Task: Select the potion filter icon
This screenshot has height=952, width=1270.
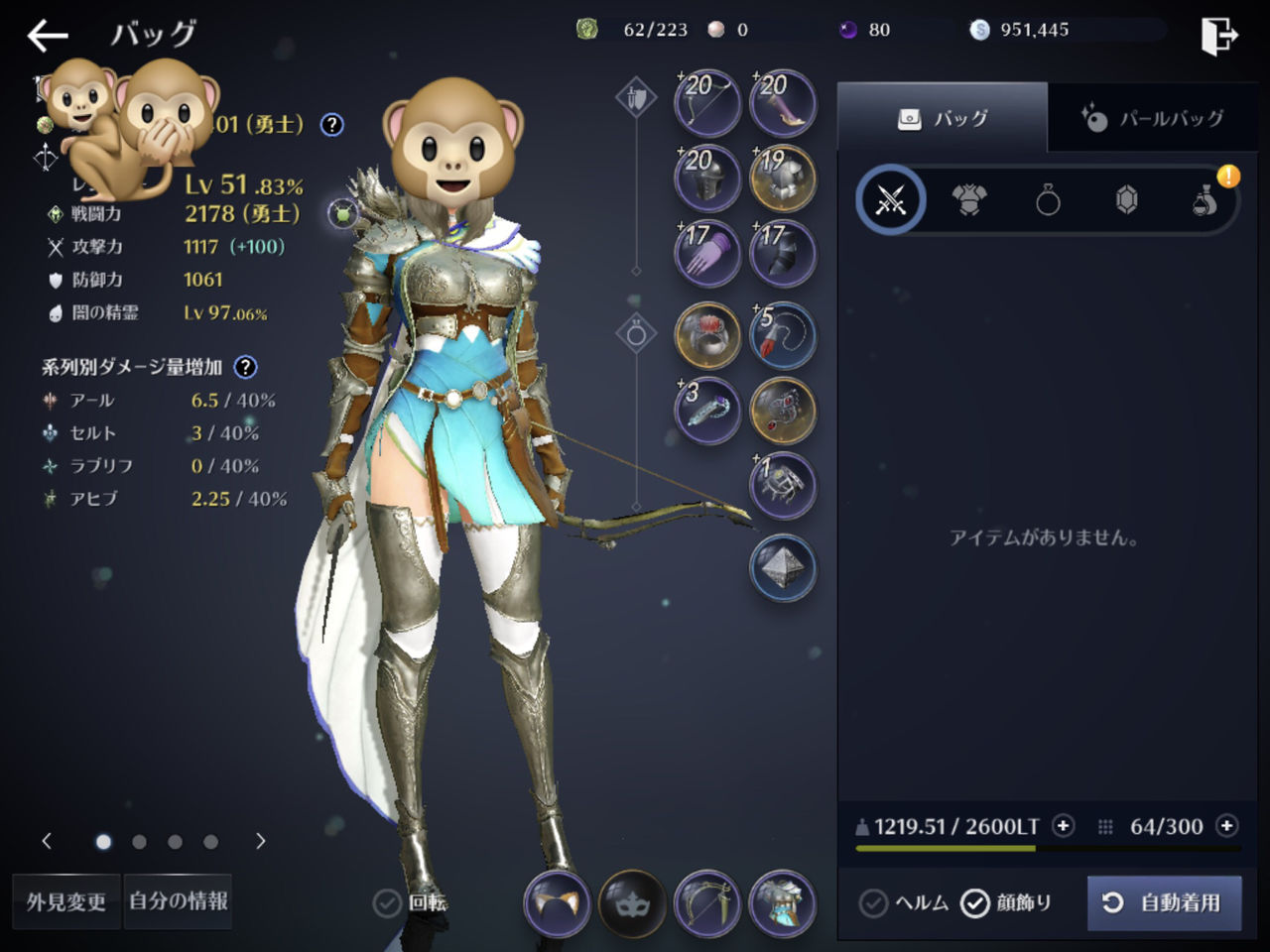Action: click(x=1206, y=199)
